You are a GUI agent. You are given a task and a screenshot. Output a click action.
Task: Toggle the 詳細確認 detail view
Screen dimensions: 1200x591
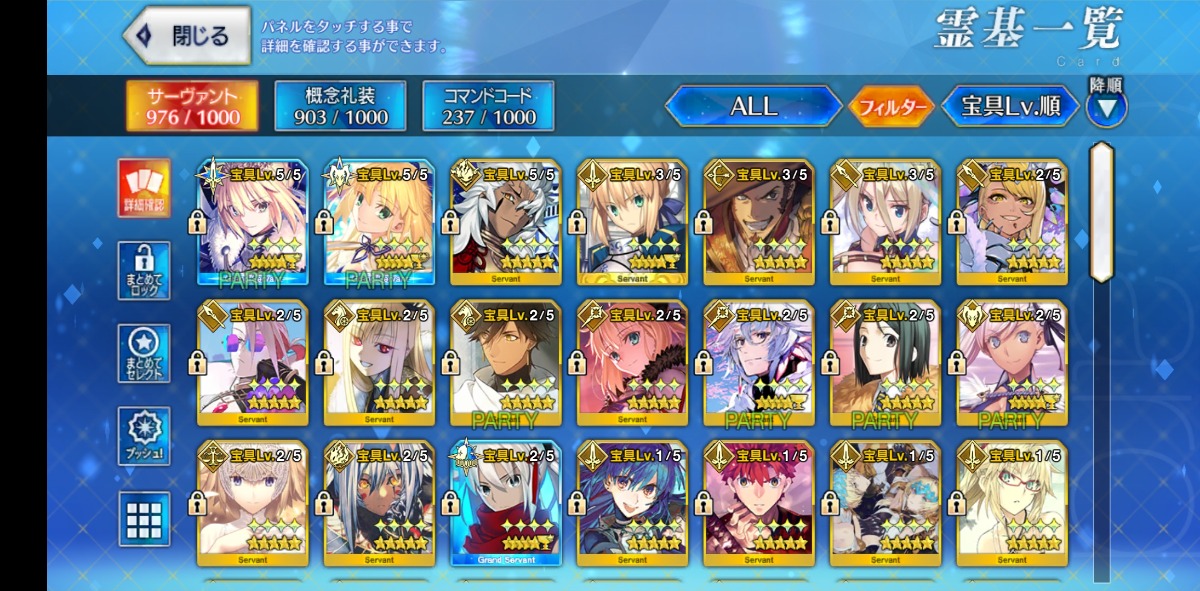click(x=144, y=188)
